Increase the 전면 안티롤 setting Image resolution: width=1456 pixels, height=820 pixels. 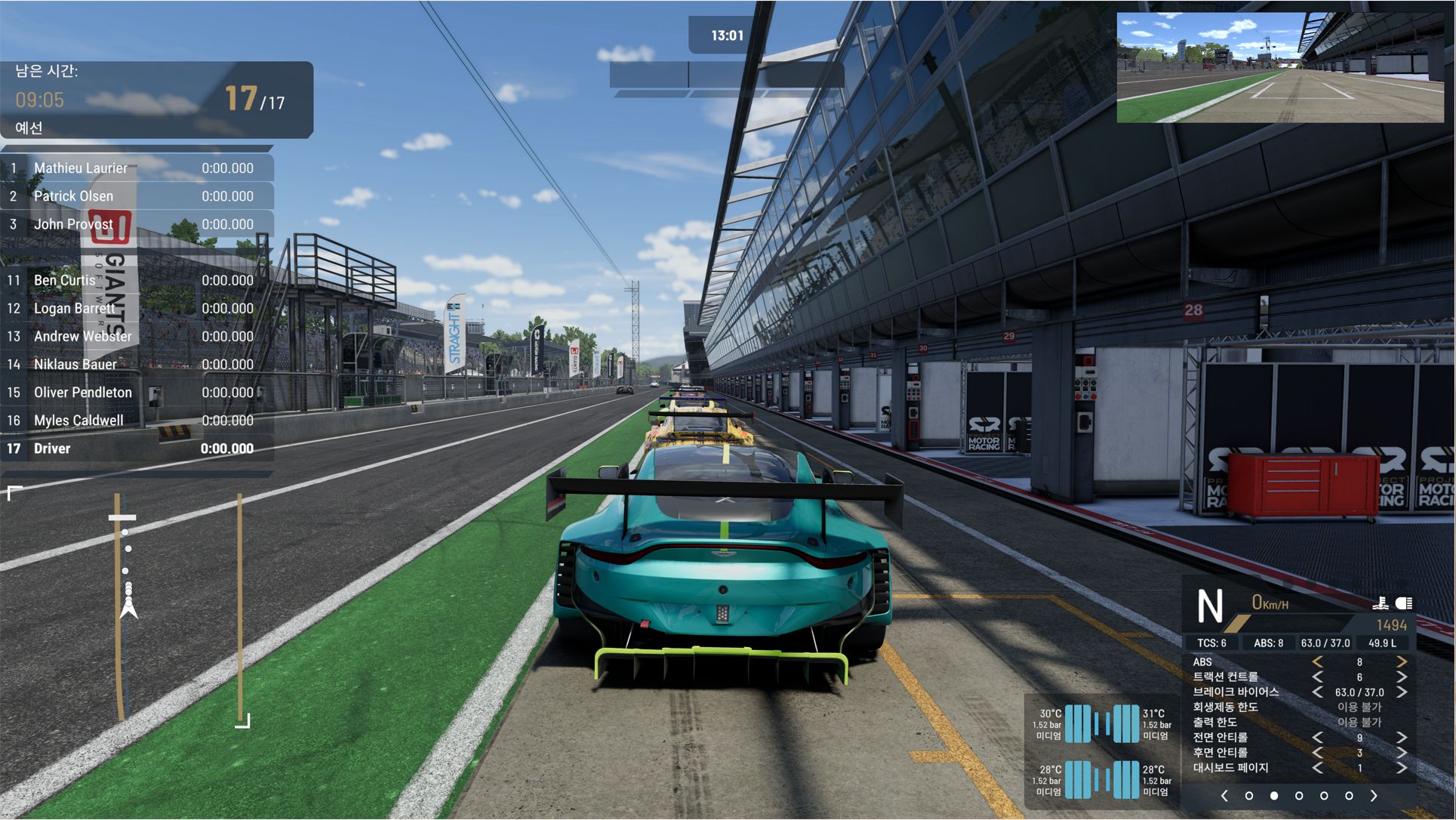point(1401,738)
